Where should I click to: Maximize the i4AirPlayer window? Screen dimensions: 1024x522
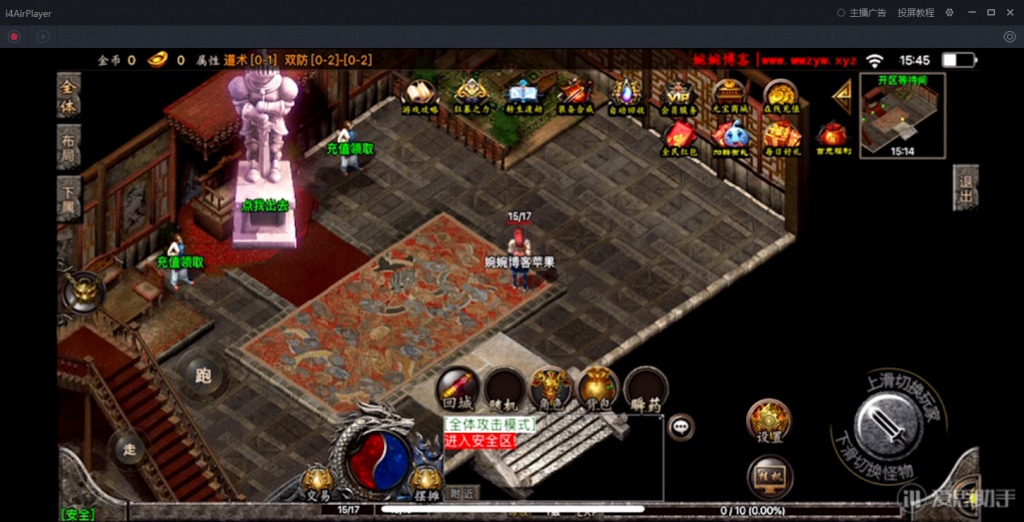990,13
